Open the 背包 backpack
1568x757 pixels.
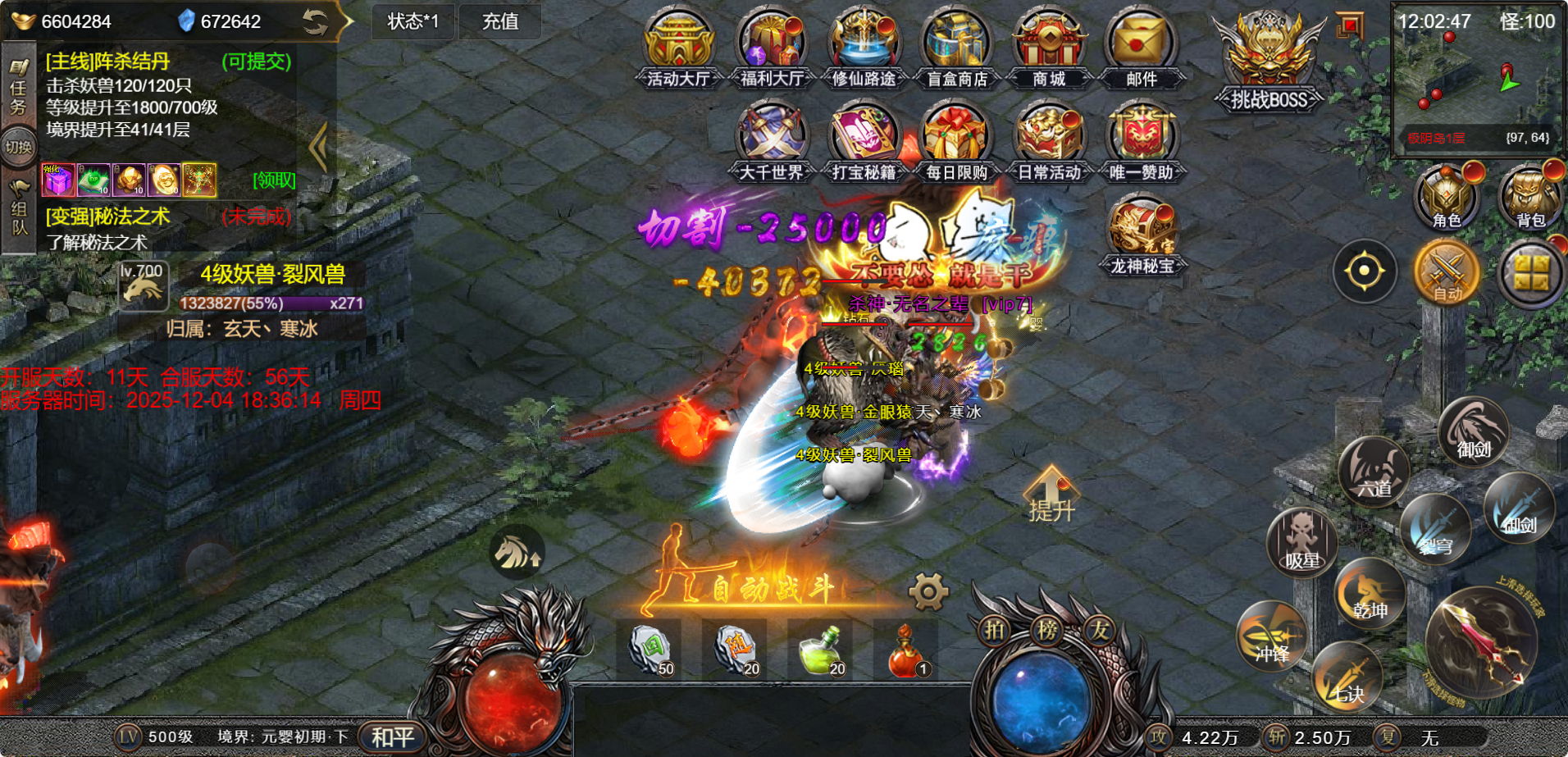tap(1529, 198)
